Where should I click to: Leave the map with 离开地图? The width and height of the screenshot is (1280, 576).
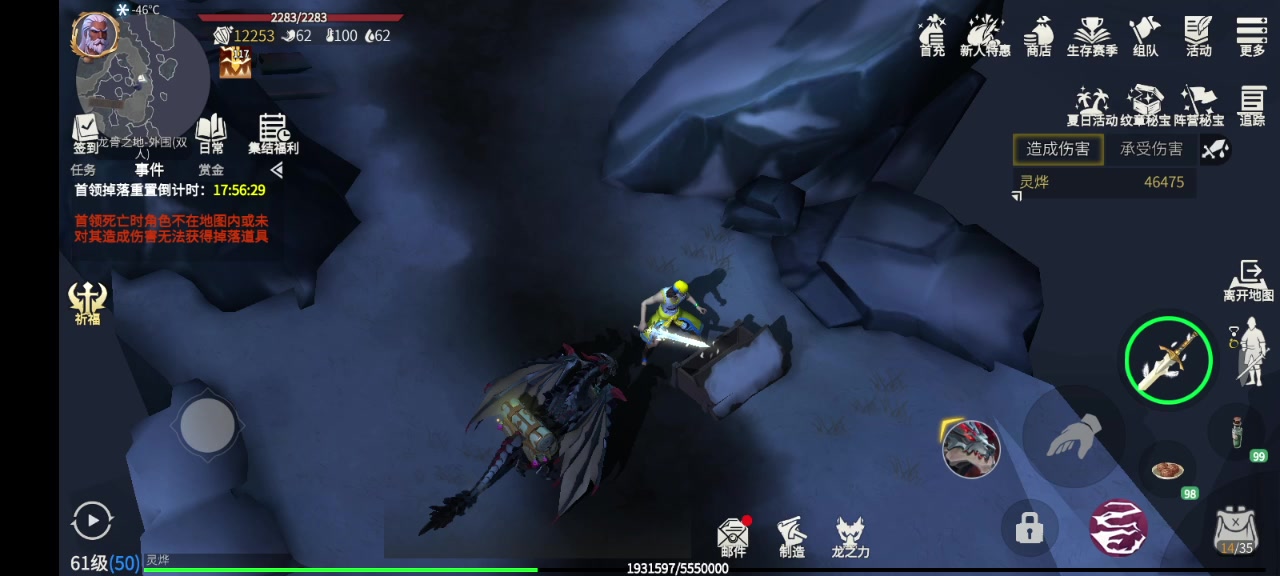(1248, 280)
